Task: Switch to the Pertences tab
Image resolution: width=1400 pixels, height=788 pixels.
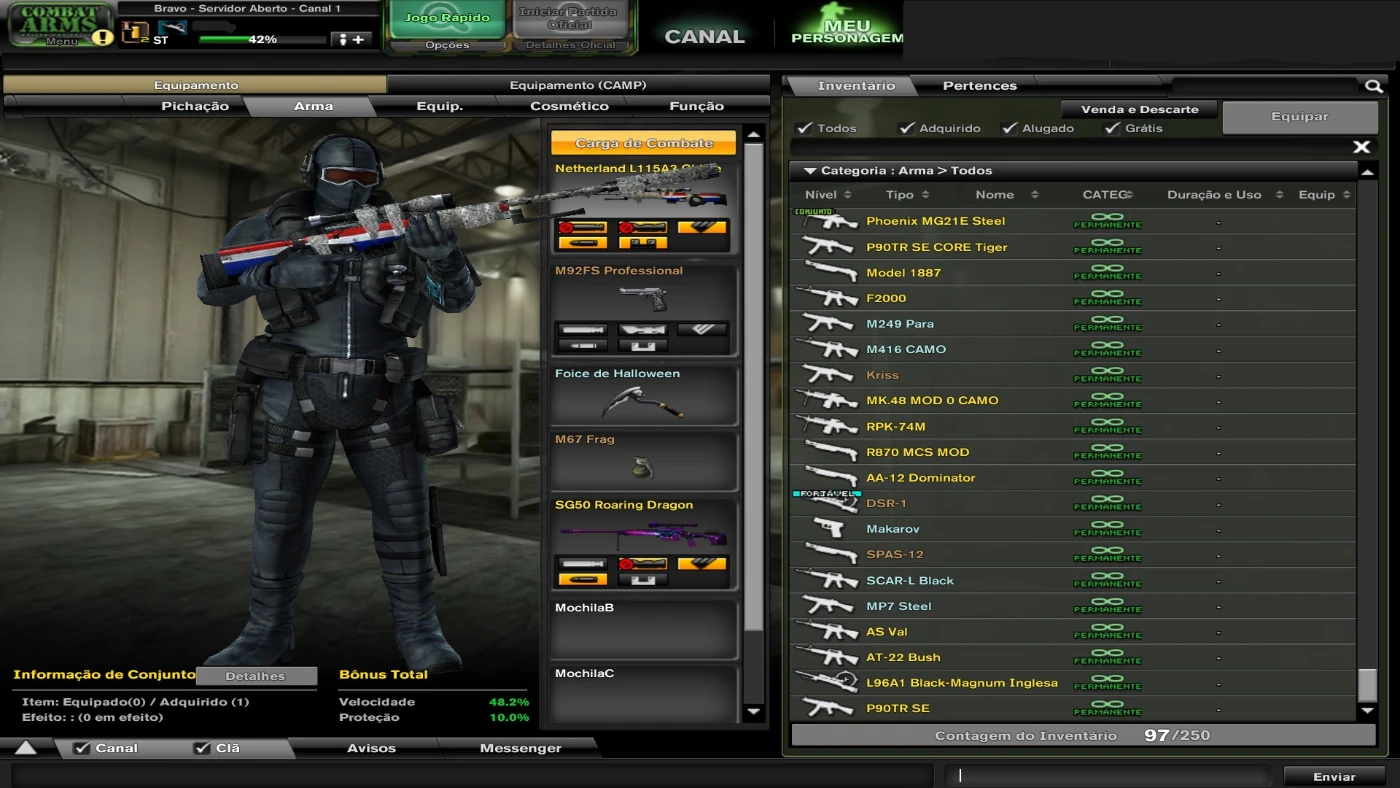Action: tap(978, 86)
